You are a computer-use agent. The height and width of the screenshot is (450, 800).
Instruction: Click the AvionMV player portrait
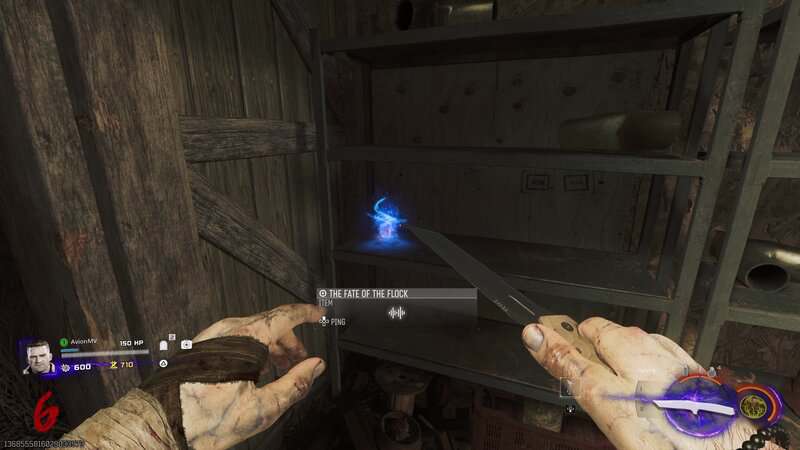click(x=39, y=357)
